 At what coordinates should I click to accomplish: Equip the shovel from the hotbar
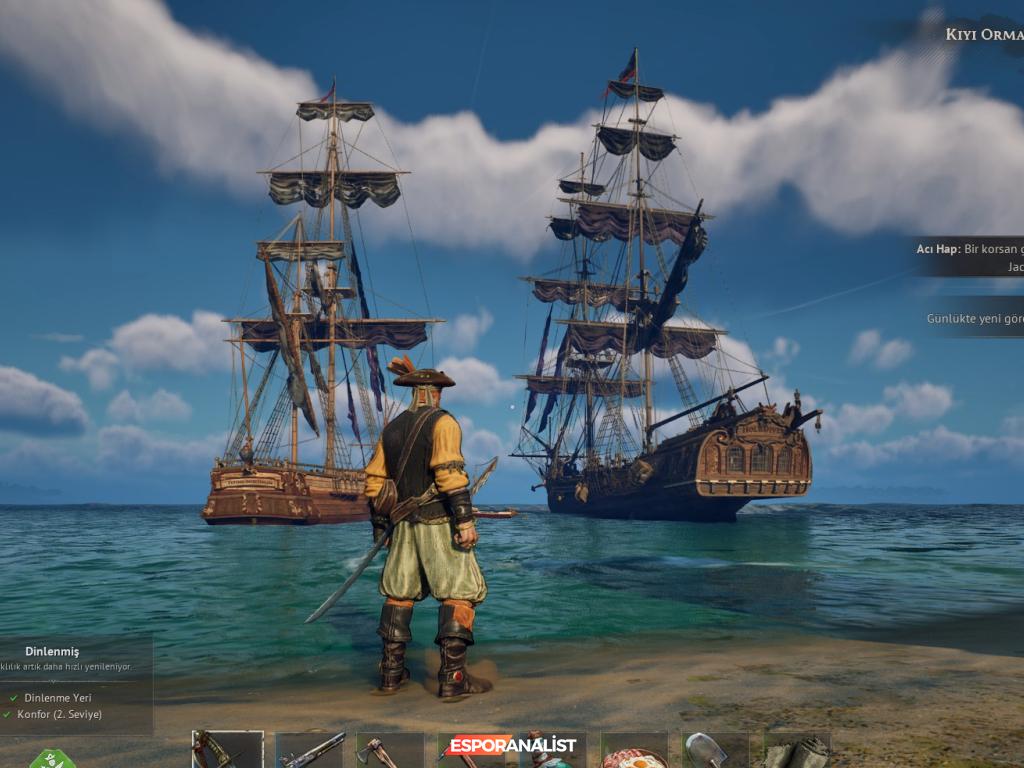pyautogui.click(x=715, y=750)
